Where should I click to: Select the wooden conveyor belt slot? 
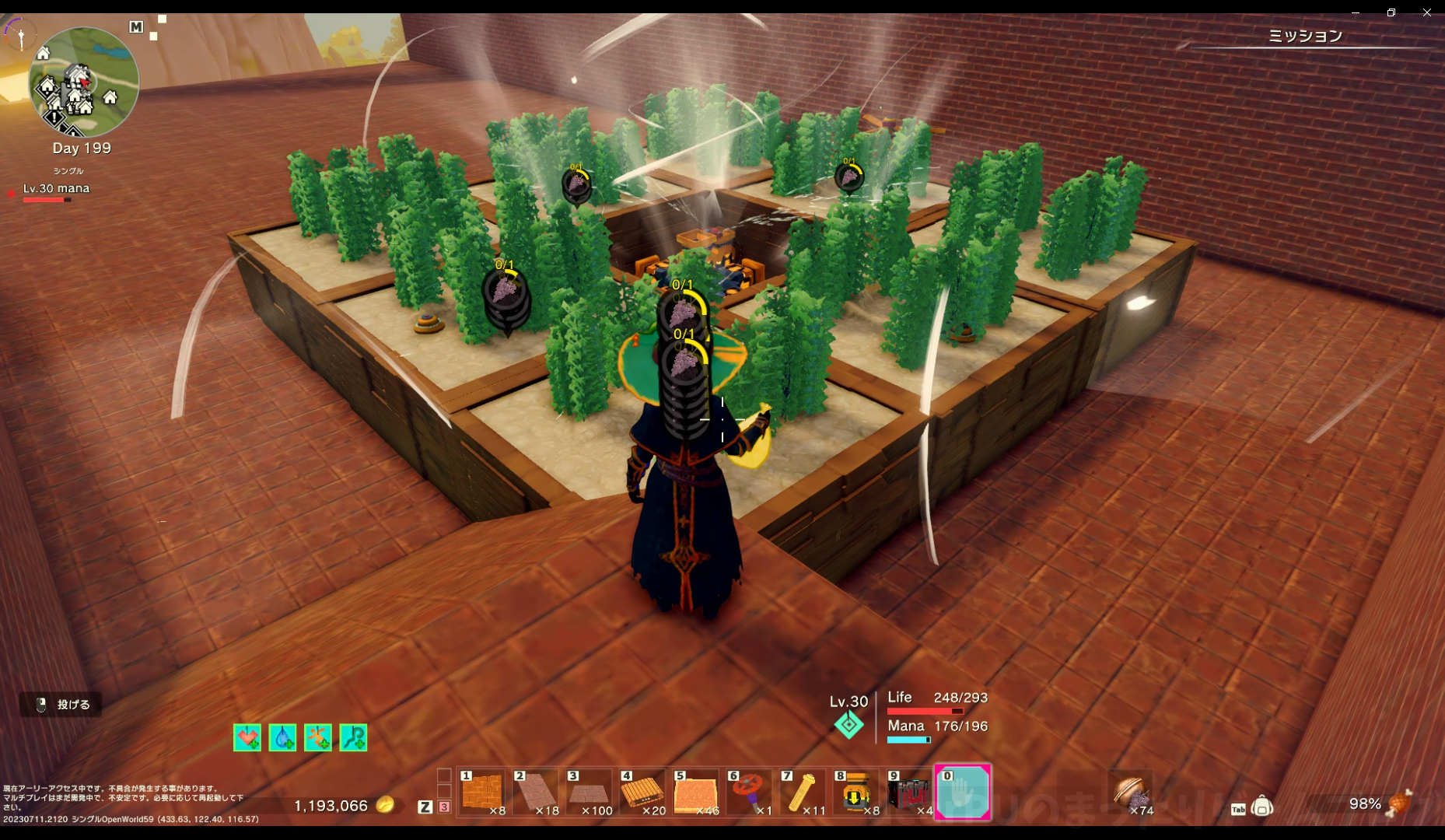coord(642,793)
